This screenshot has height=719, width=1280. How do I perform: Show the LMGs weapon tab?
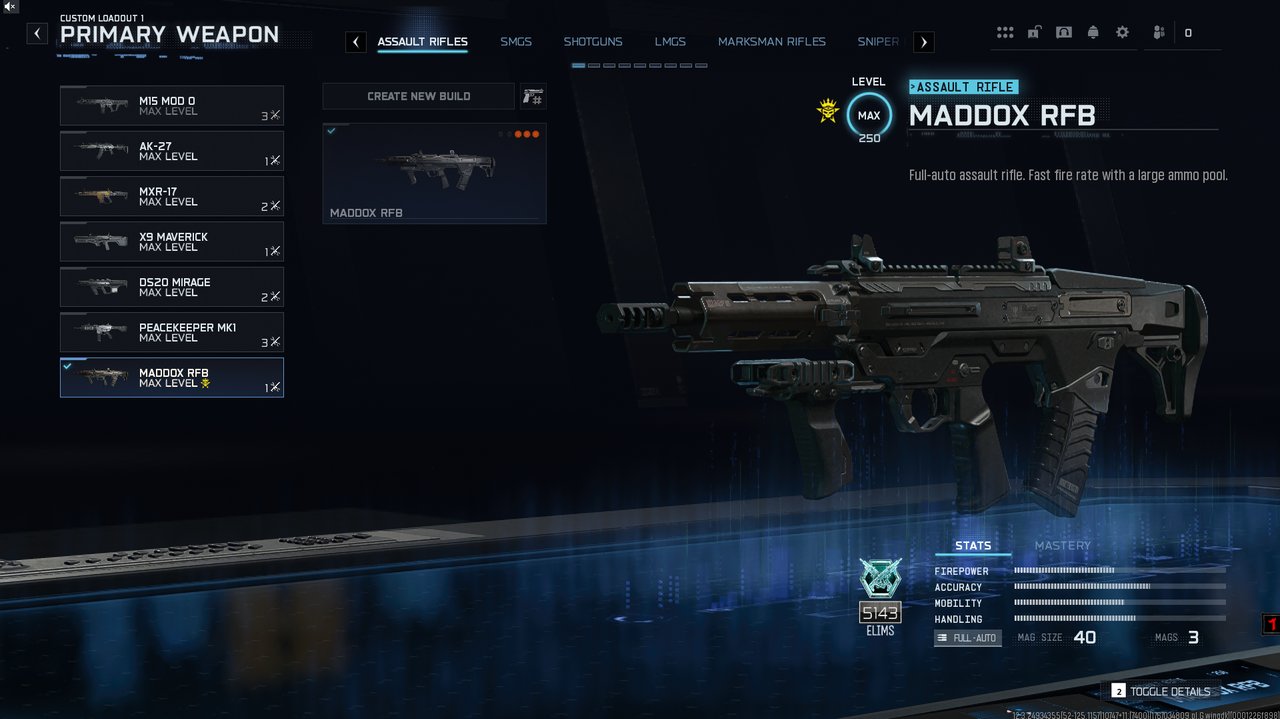[x=670, y=42]
